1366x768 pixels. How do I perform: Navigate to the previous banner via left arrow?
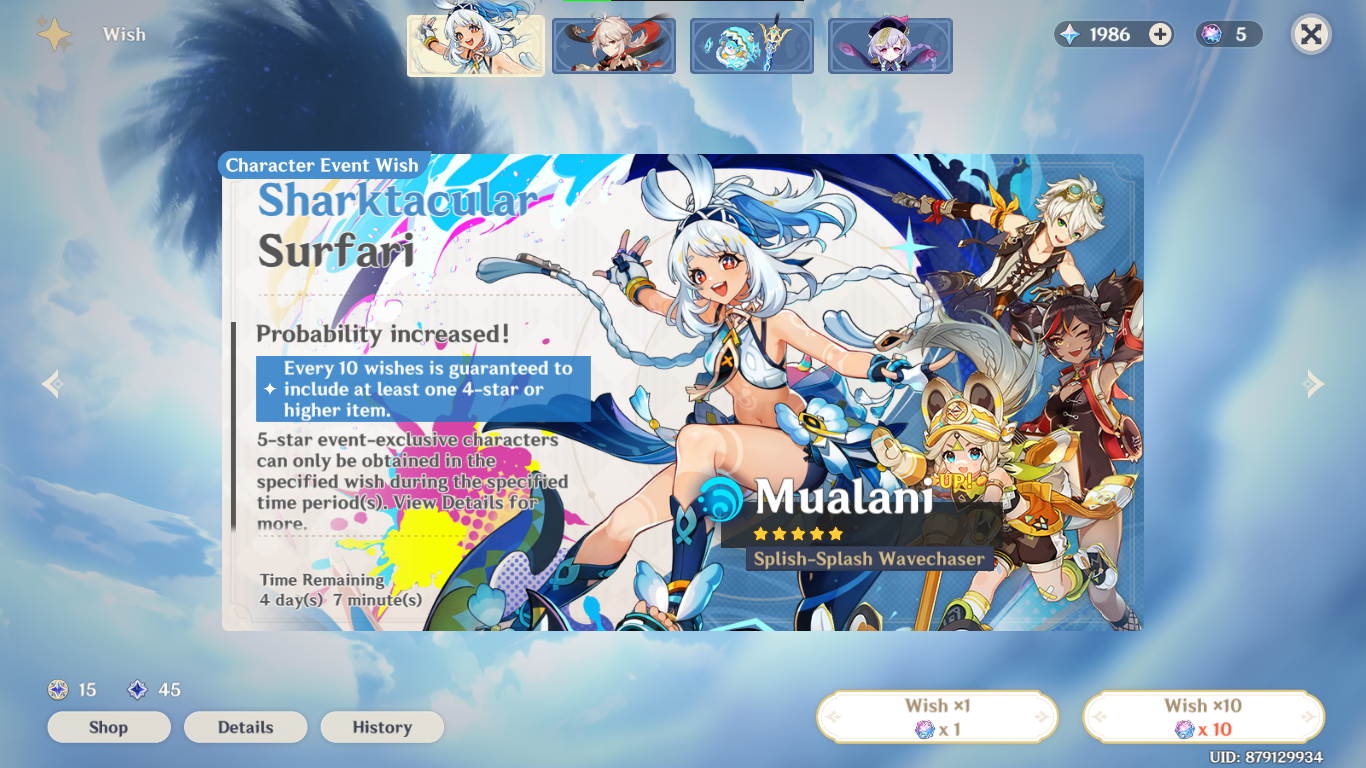pyautogui.click(x=51, y=384)
